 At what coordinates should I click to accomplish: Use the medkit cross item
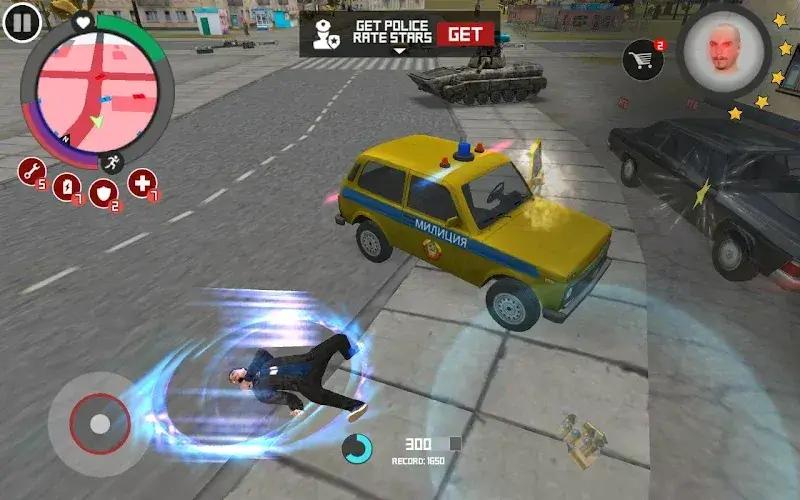coord(142,183)
